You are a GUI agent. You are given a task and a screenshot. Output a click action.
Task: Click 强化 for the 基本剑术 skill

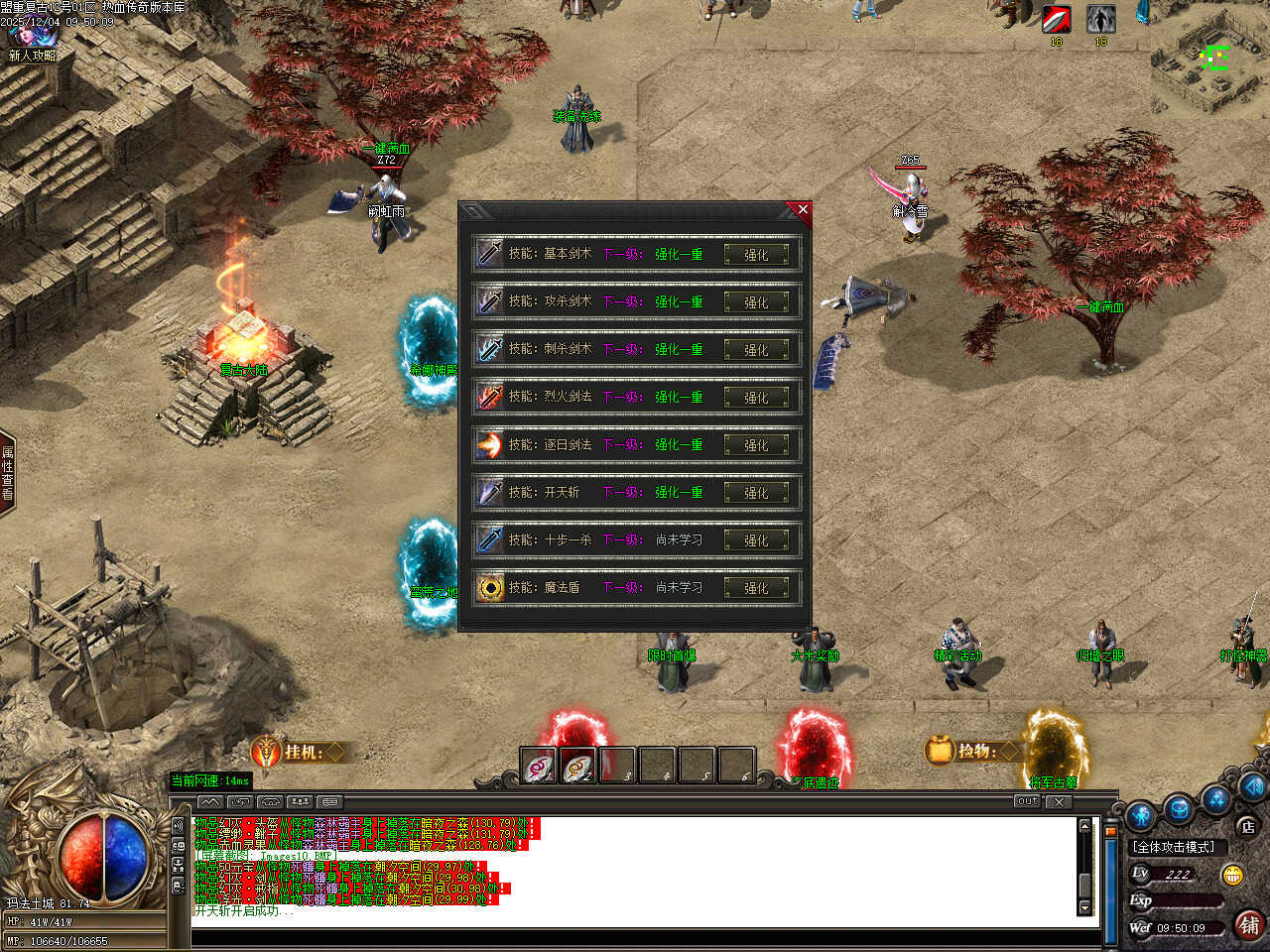tap(756, 255)
